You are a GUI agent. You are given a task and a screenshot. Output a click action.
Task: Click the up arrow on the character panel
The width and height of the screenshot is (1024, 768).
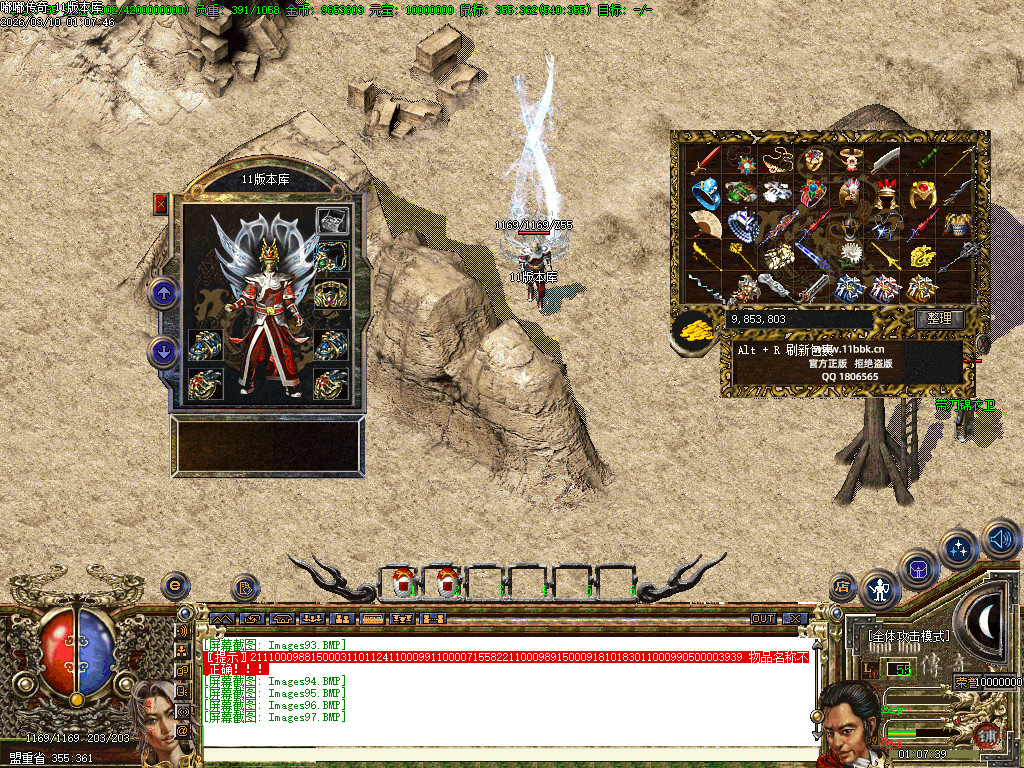coord(163,293)
